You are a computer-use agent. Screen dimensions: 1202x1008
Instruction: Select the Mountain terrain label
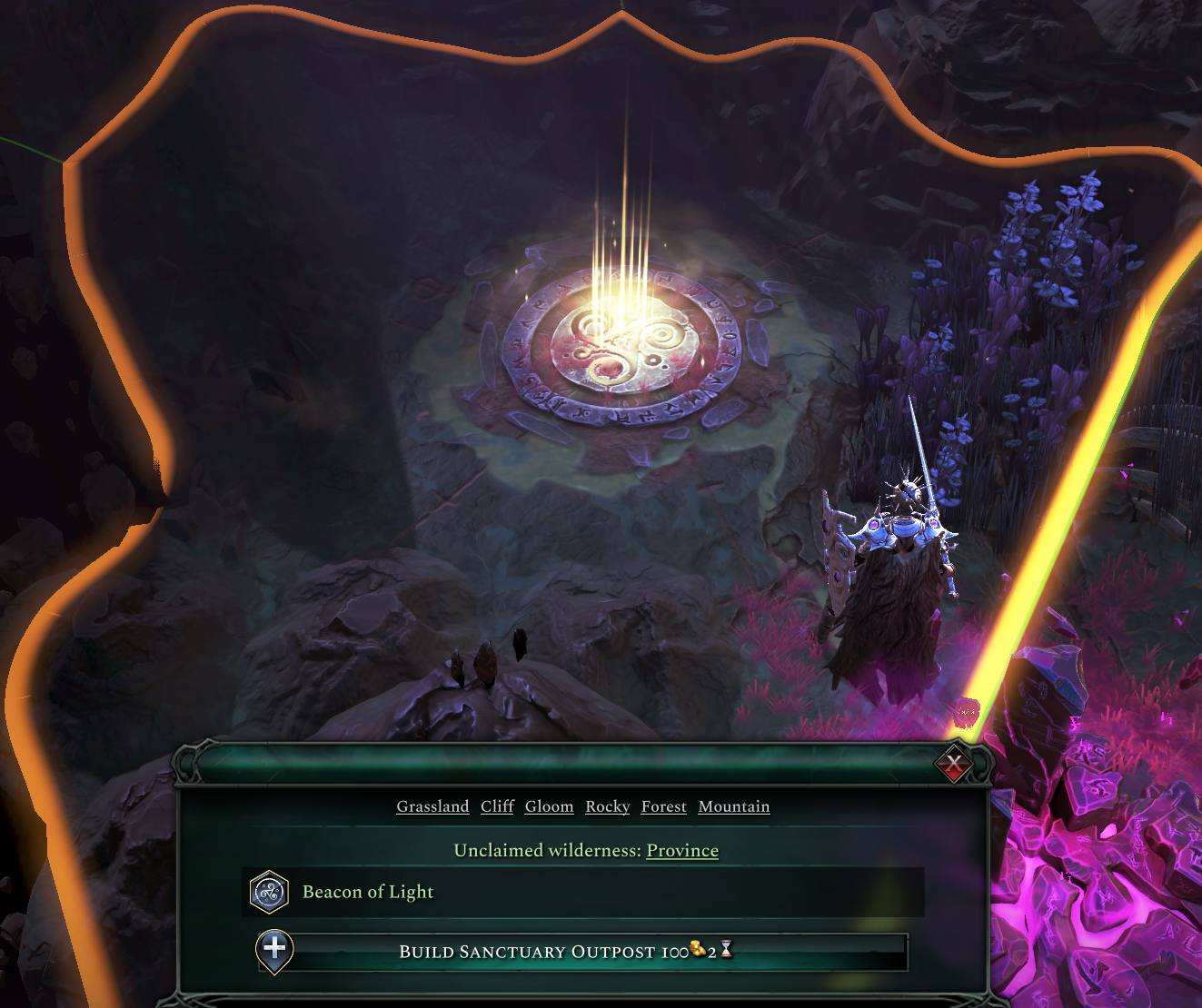coord(733,806)
